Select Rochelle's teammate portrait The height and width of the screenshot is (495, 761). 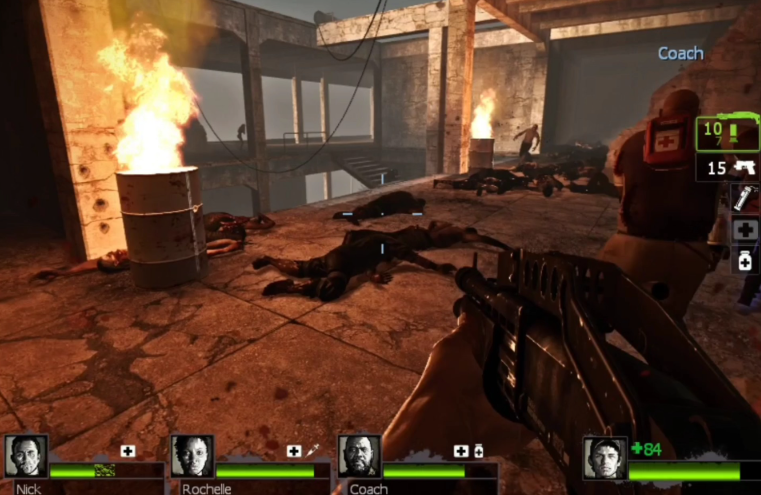192,456
